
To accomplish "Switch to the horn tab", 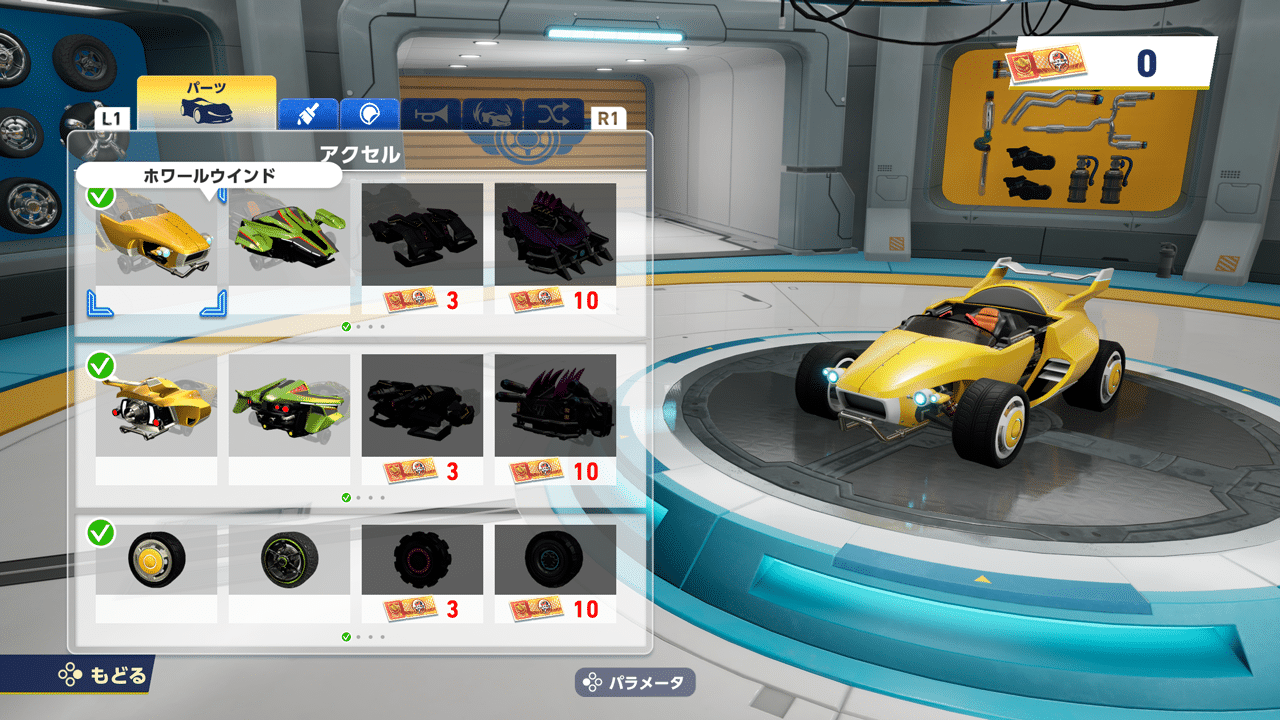I will pos(431,114).
